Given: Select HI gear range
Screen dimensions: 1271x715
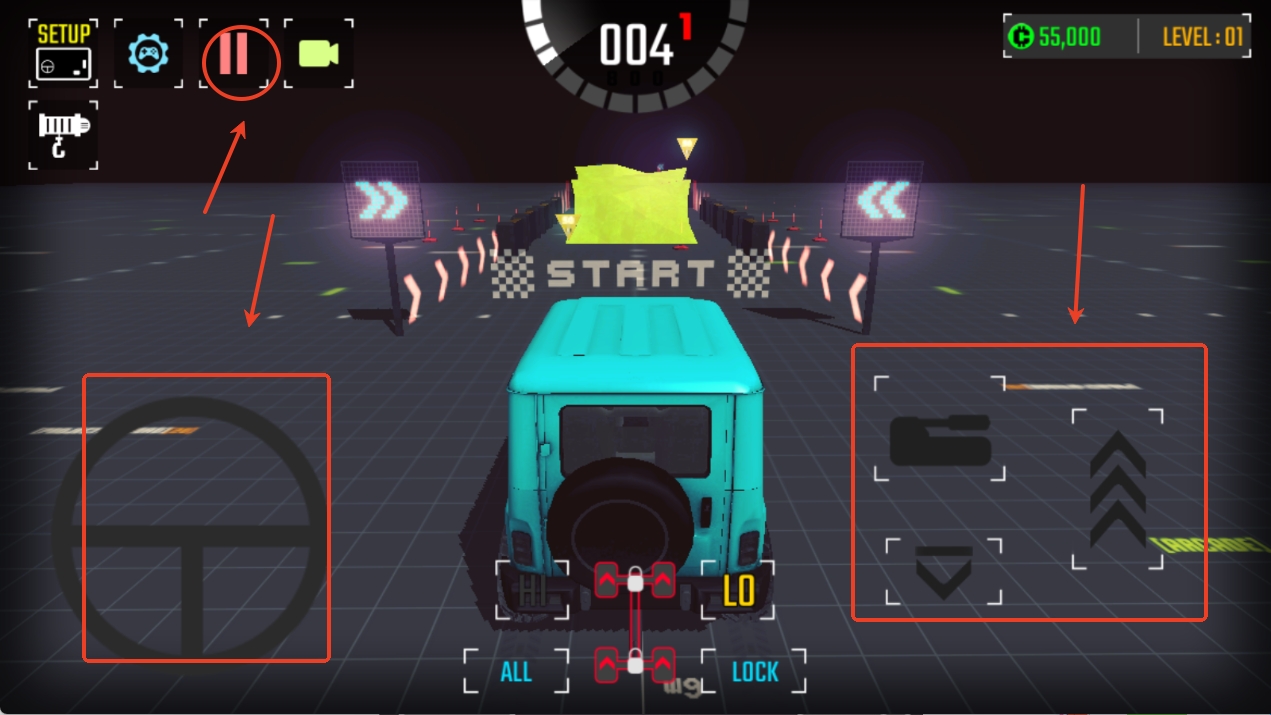Looking at the screenshot, I should tap(532, 590).
